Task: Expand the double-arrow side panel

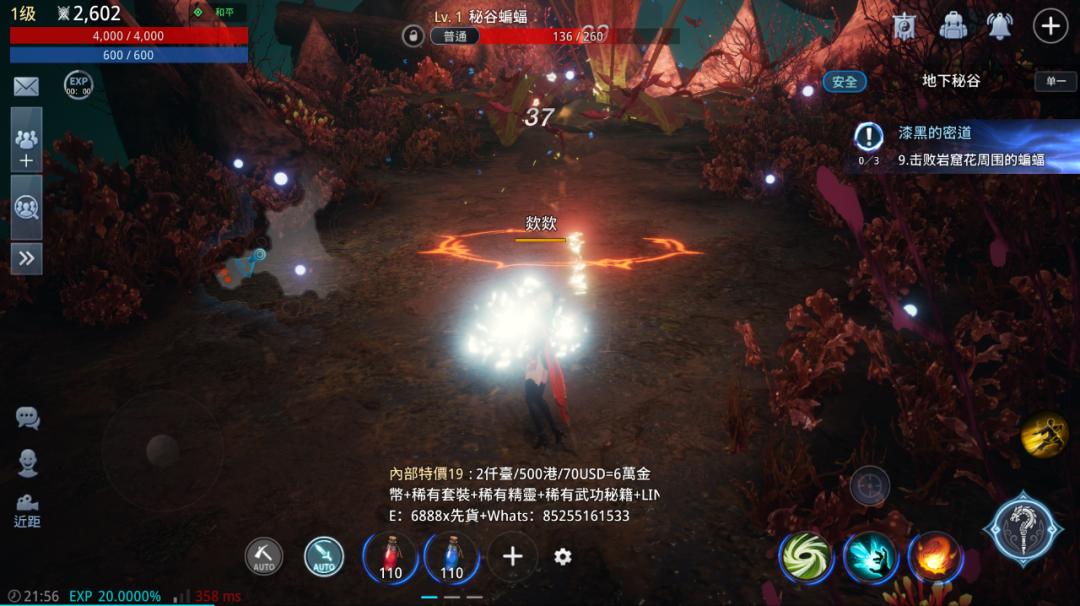Action: click(26, 258)
